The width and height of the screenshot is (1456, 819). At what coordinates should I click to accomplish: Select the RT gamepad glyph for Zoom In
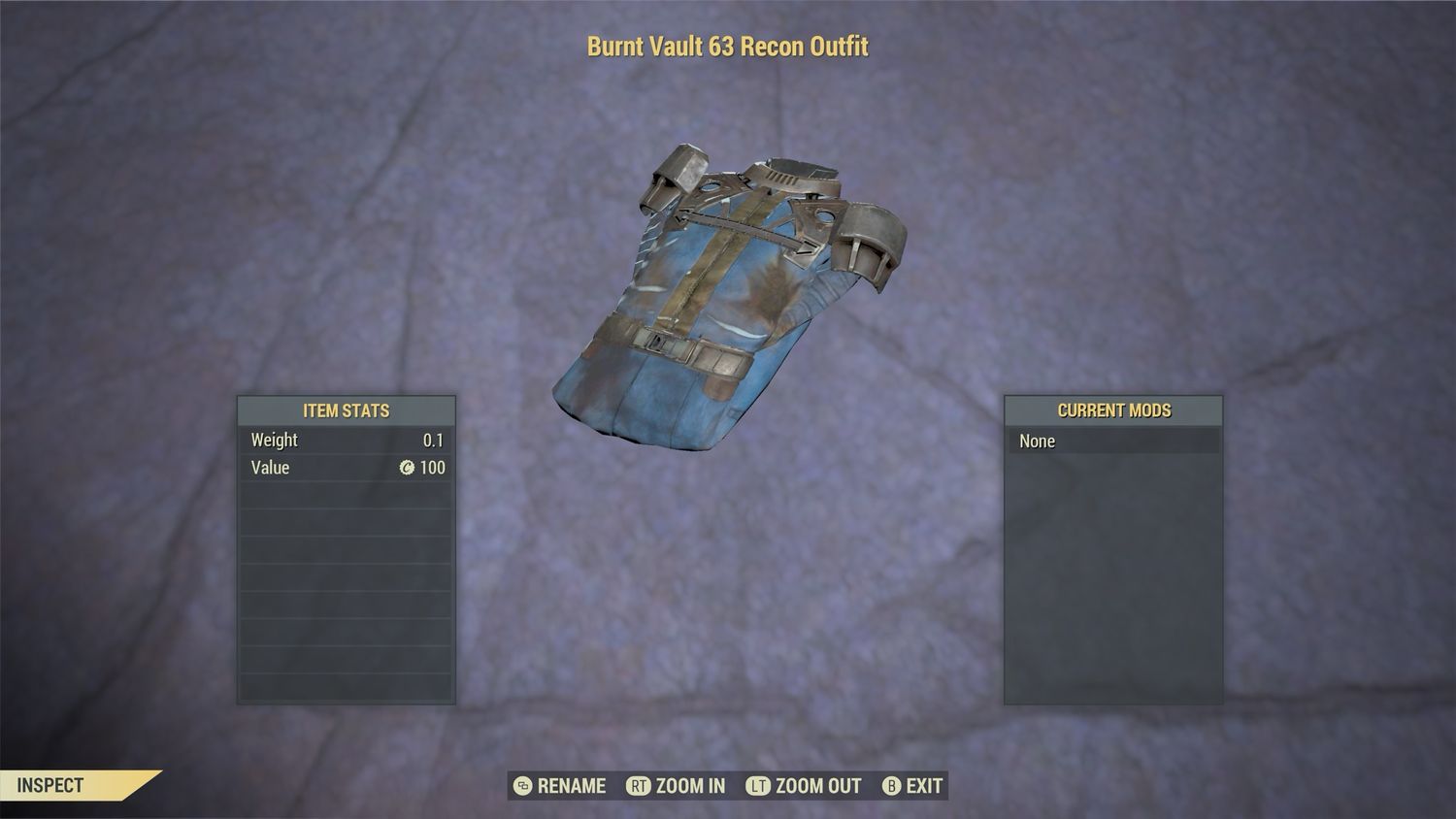[639, 786]
